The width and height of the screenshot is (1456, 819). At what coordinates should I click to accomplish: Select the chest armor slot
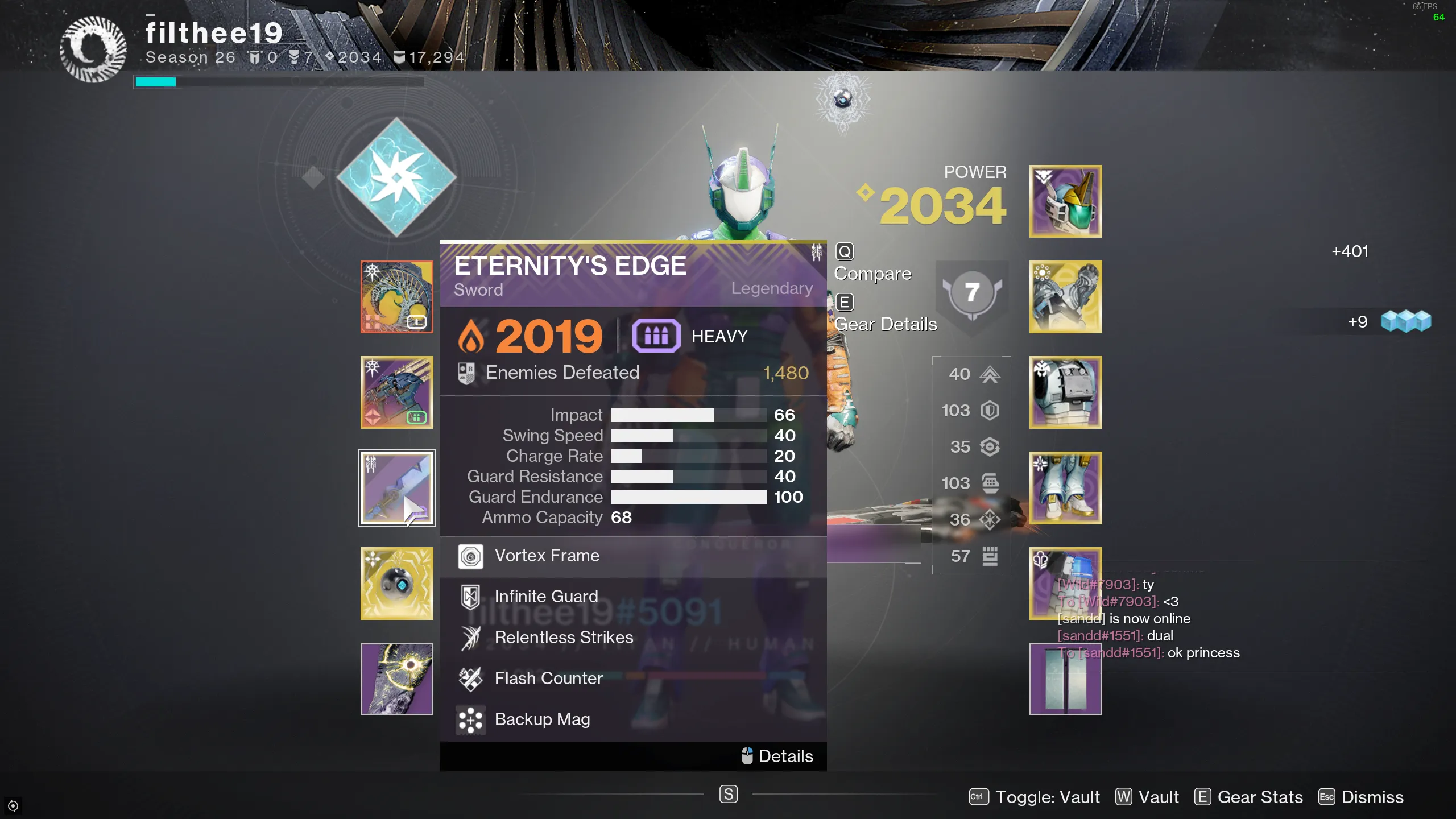click(1065, 392)
